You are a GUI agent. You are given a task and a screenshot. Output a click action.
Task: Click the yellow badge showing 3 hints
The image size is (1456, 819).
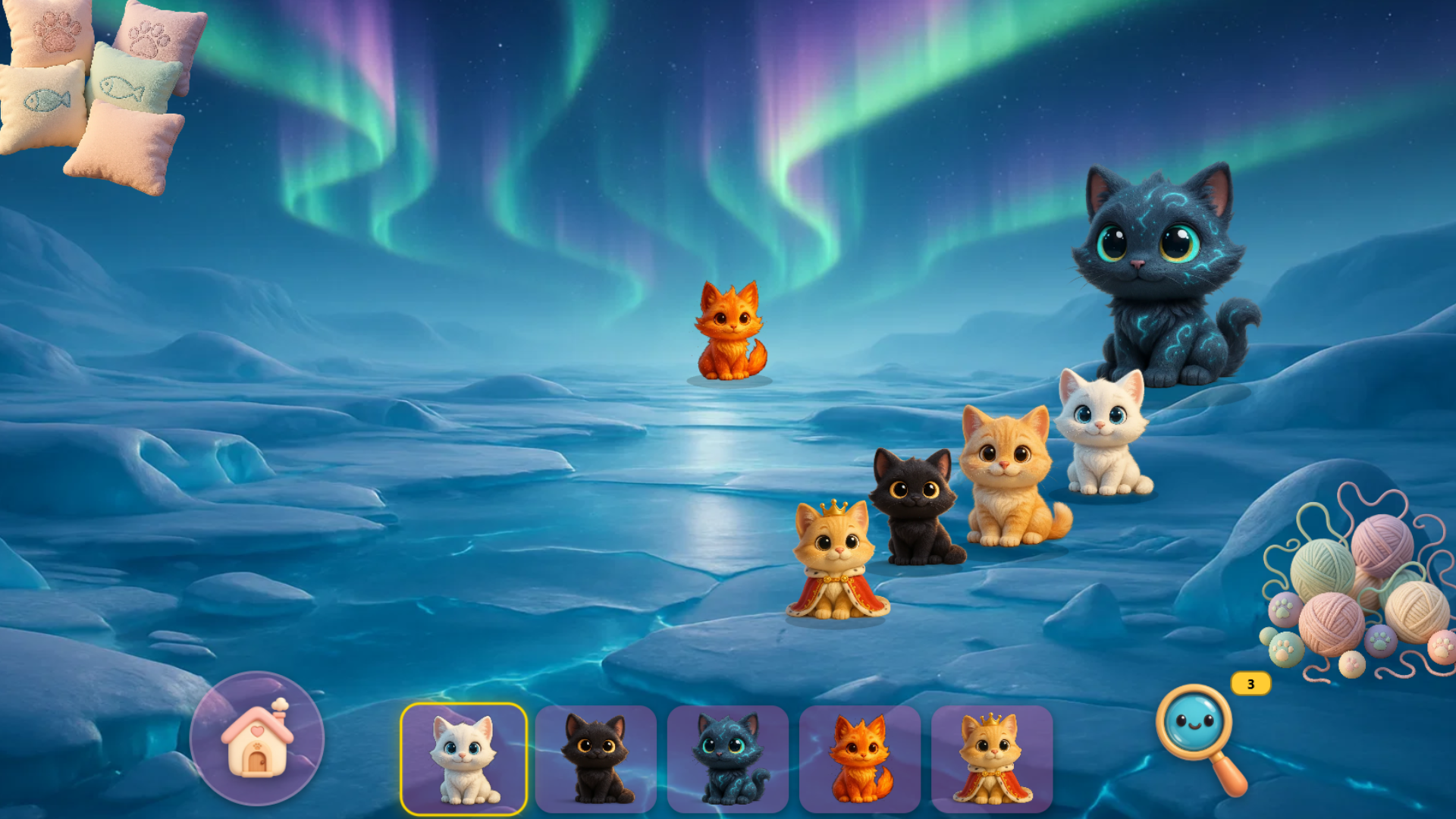click(x=1249, y=685)
